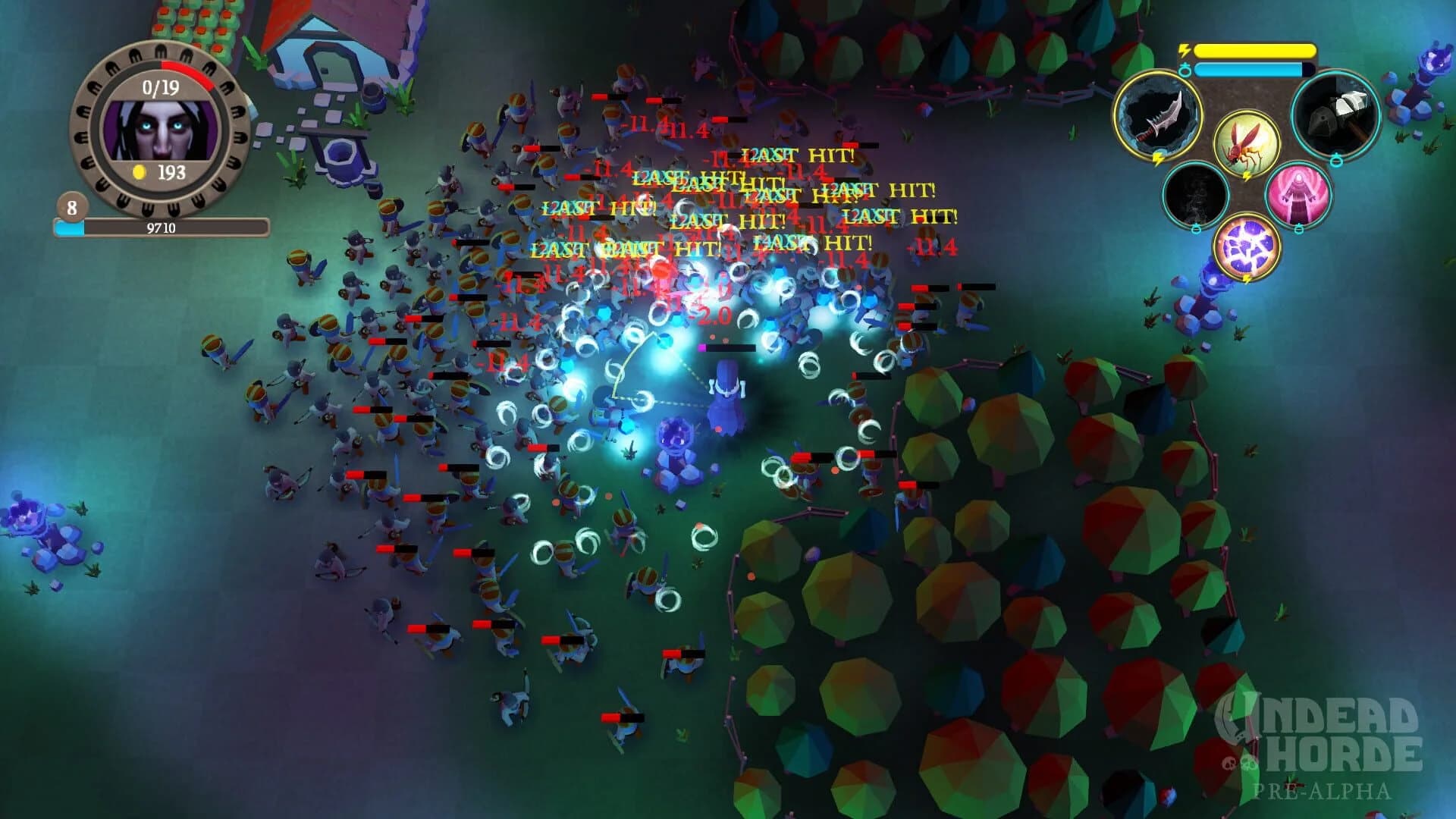Toggle the ring under the smoke ability
Image resolution: width=1456 pixels, height=819 pixels.
tap(1196, 229)
